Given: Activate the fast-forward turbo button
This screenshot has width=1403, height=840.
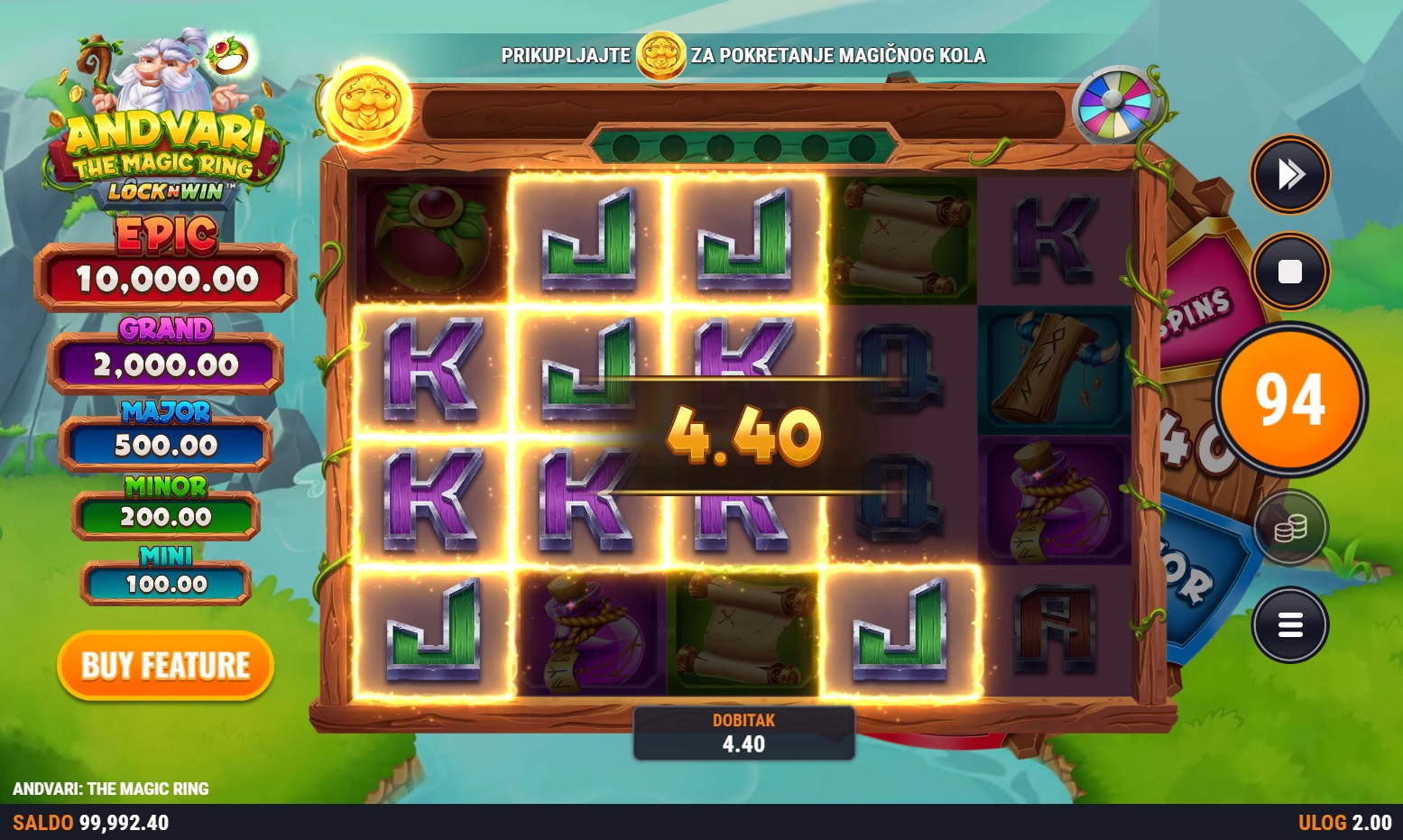Looking at the screenshot, I should pyautogui.click(x=1290, y=174).
